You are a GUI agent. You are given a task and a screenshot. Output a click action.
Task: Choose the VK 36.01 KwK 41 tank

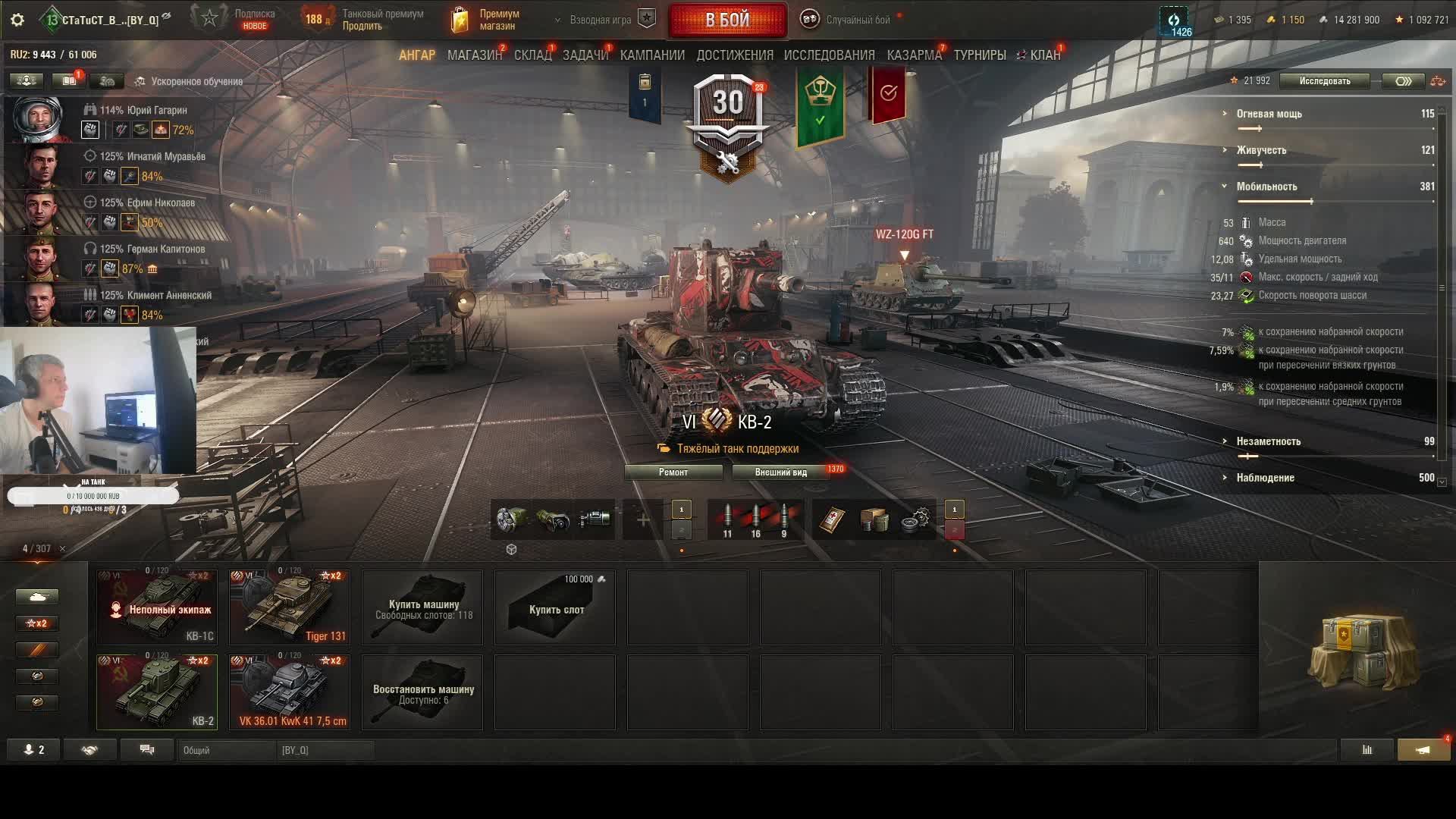[290, 692]
